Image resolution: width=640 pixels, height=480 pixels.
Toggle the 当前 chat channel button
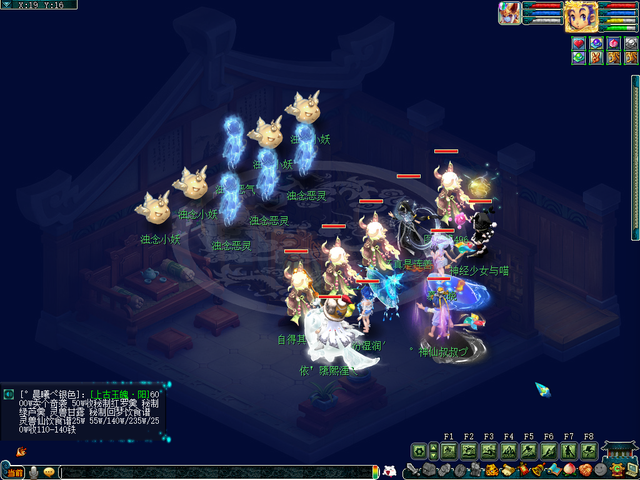pos(13,472)
